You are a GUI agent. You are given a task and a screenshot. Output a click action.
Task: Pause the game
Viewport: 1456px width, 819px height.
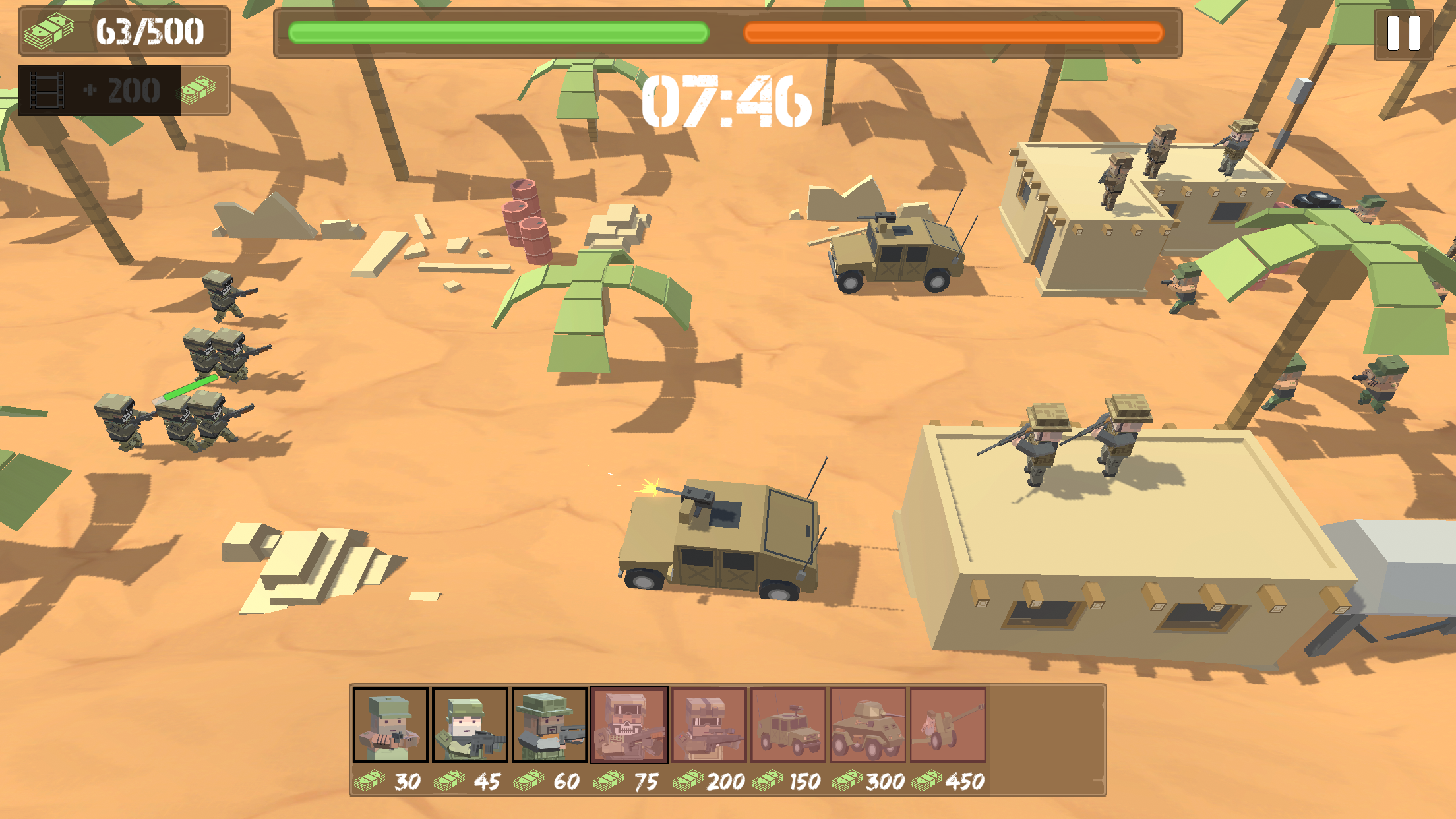click(1403, 33)
